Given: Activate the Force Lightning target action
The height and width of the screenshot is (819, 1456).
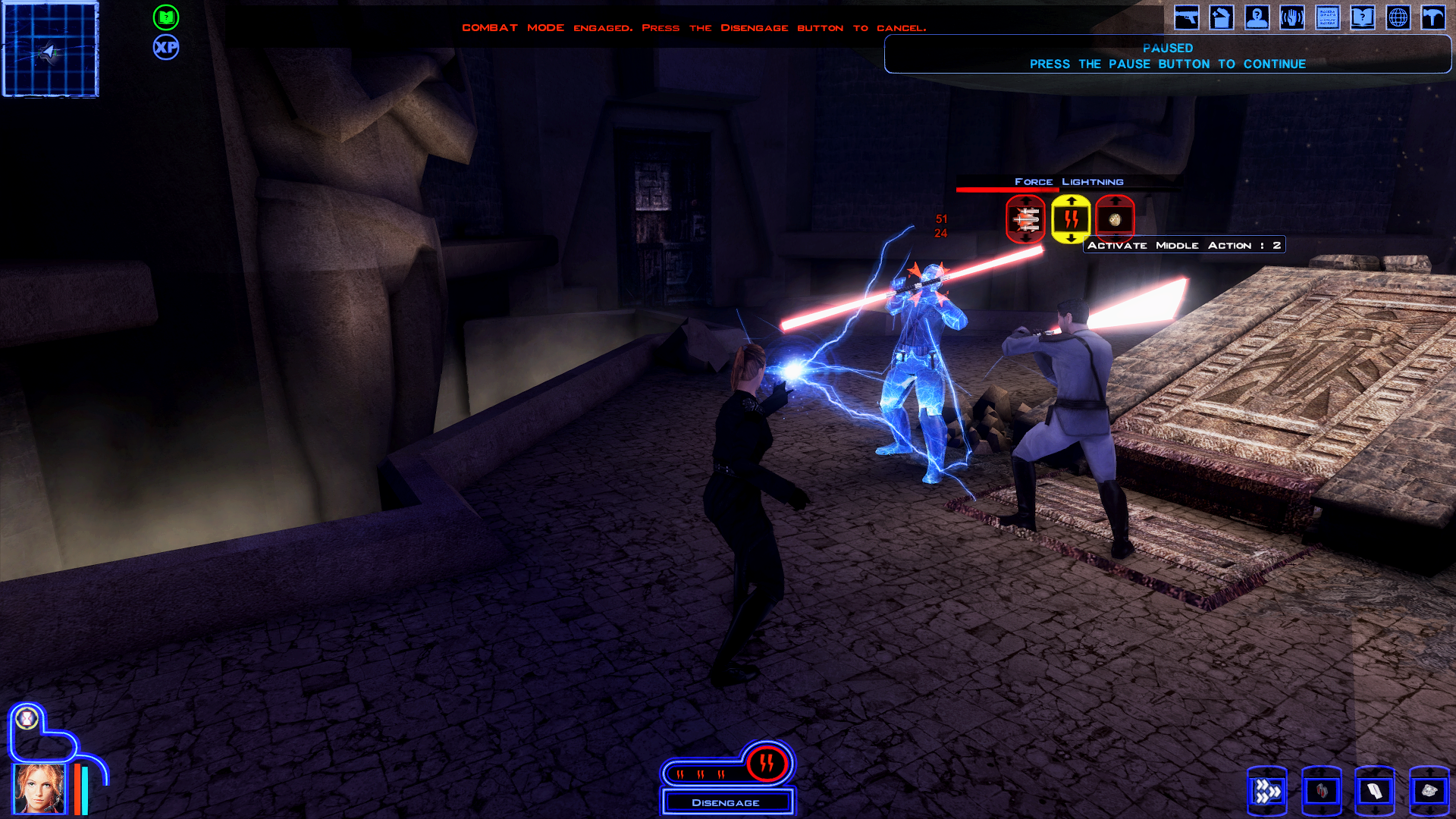Looking at the screenshot, I should [1070, 219].
